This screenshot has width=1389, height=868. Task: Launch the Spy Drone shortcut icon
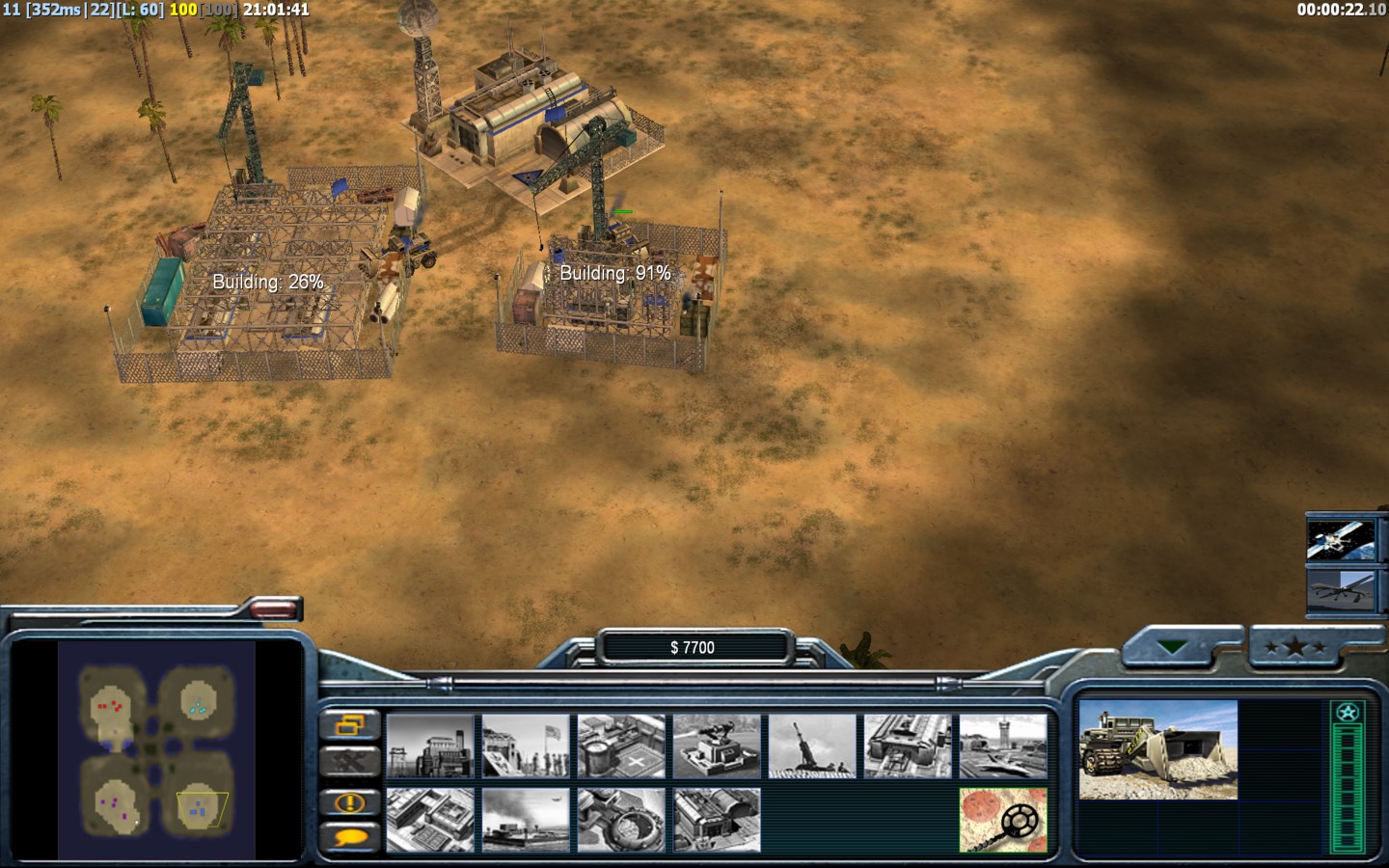pyautogui.click(x=1340, y=589)
